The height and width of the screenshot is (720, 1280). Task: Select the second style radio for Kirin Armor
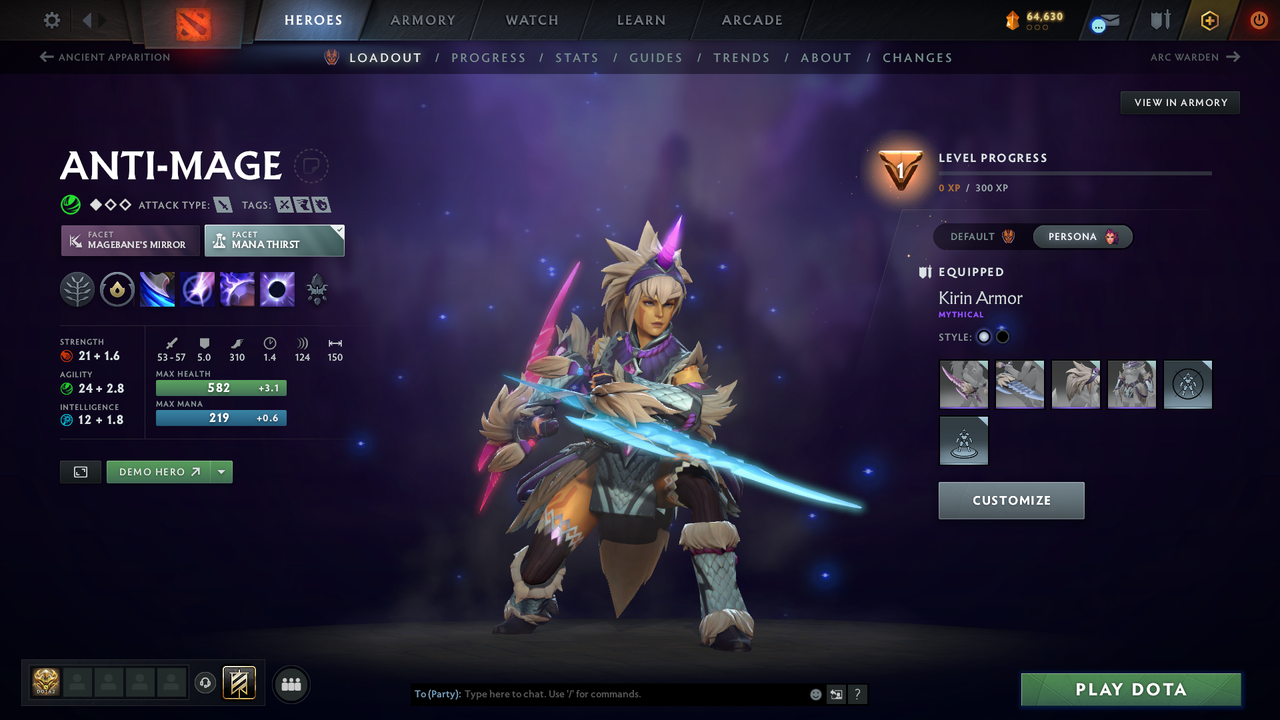pyautogui.click(x=1002, y=336)
